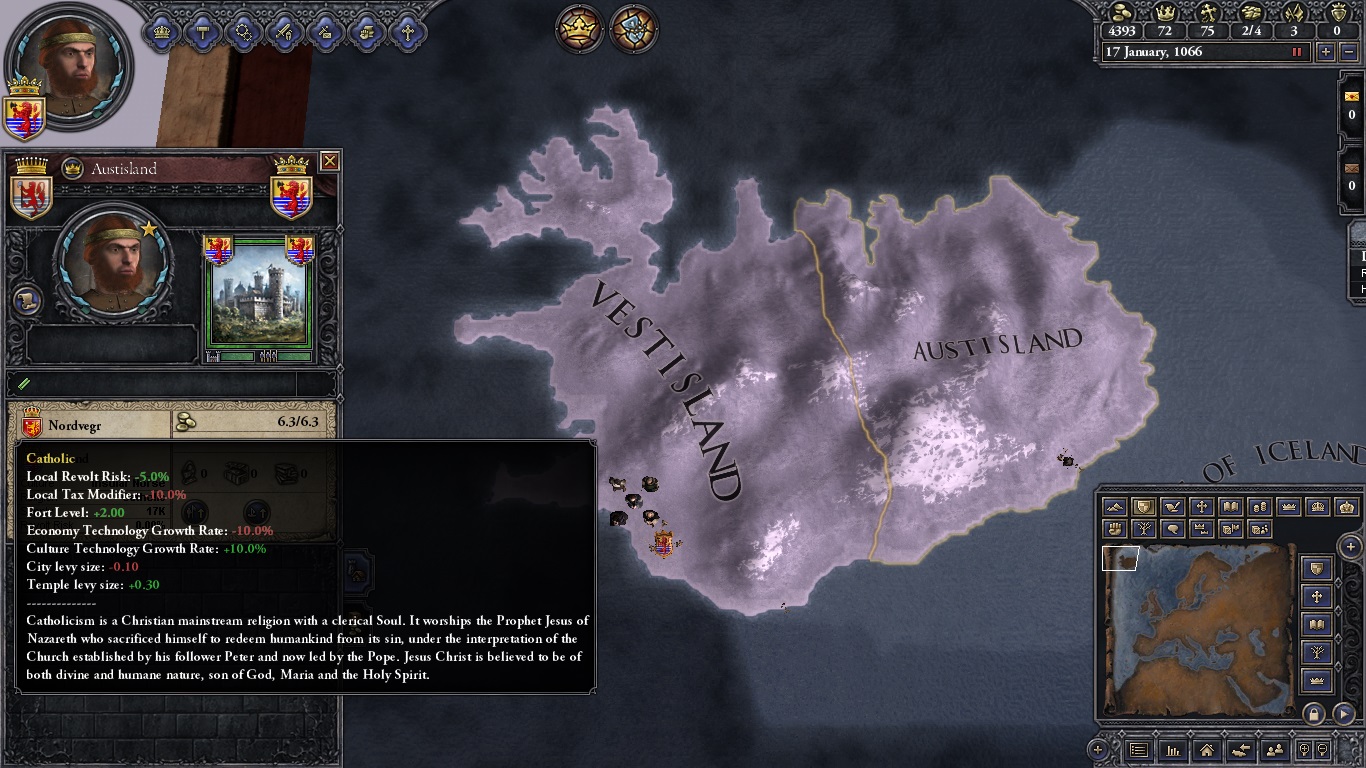The width and height of the screenshot is (1366, 768).
Task: Open the interlinked rings tab in top bar
Action: [x=243, y=32]
